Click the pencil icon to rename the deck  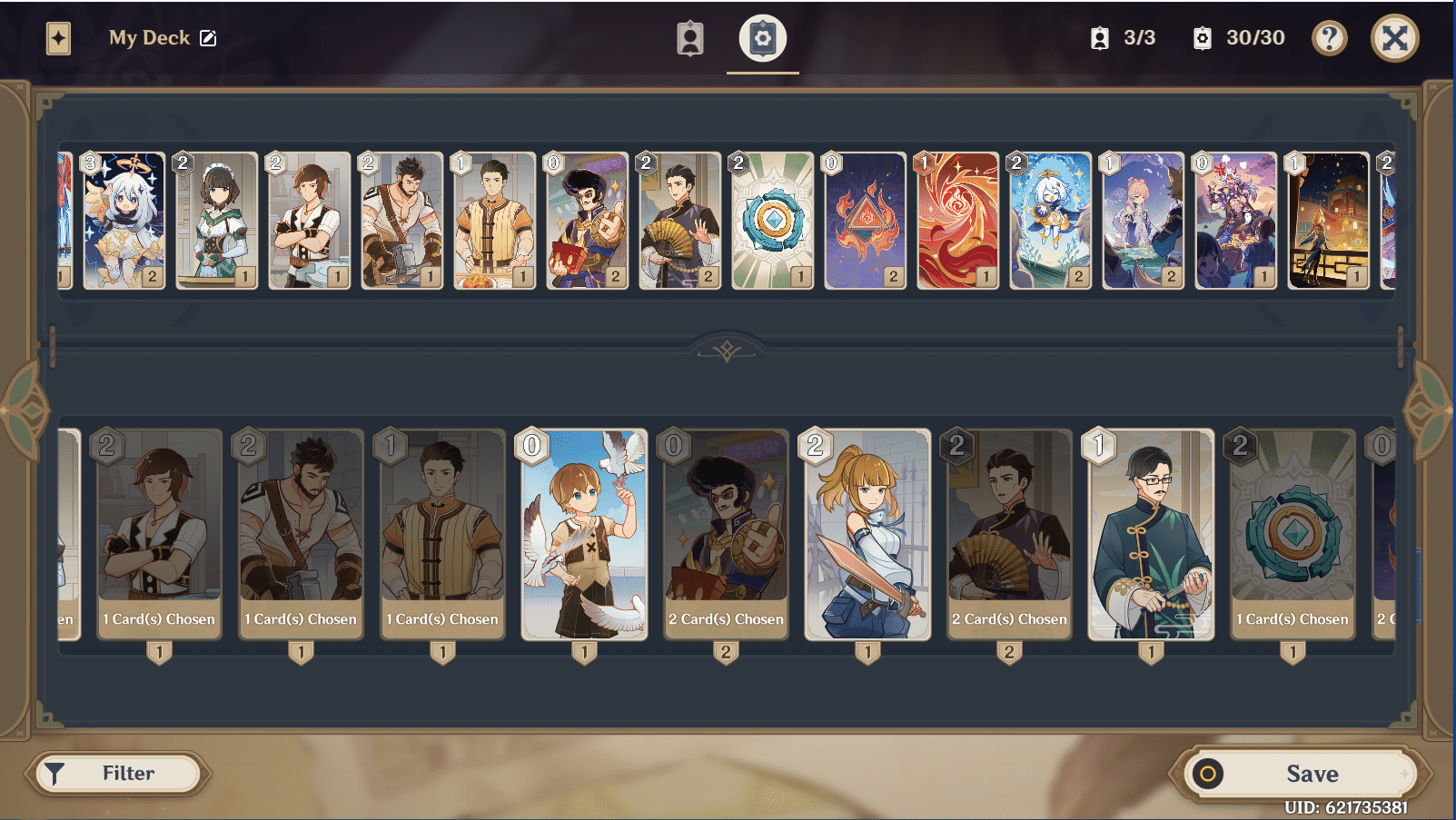[x=211, y=37]
